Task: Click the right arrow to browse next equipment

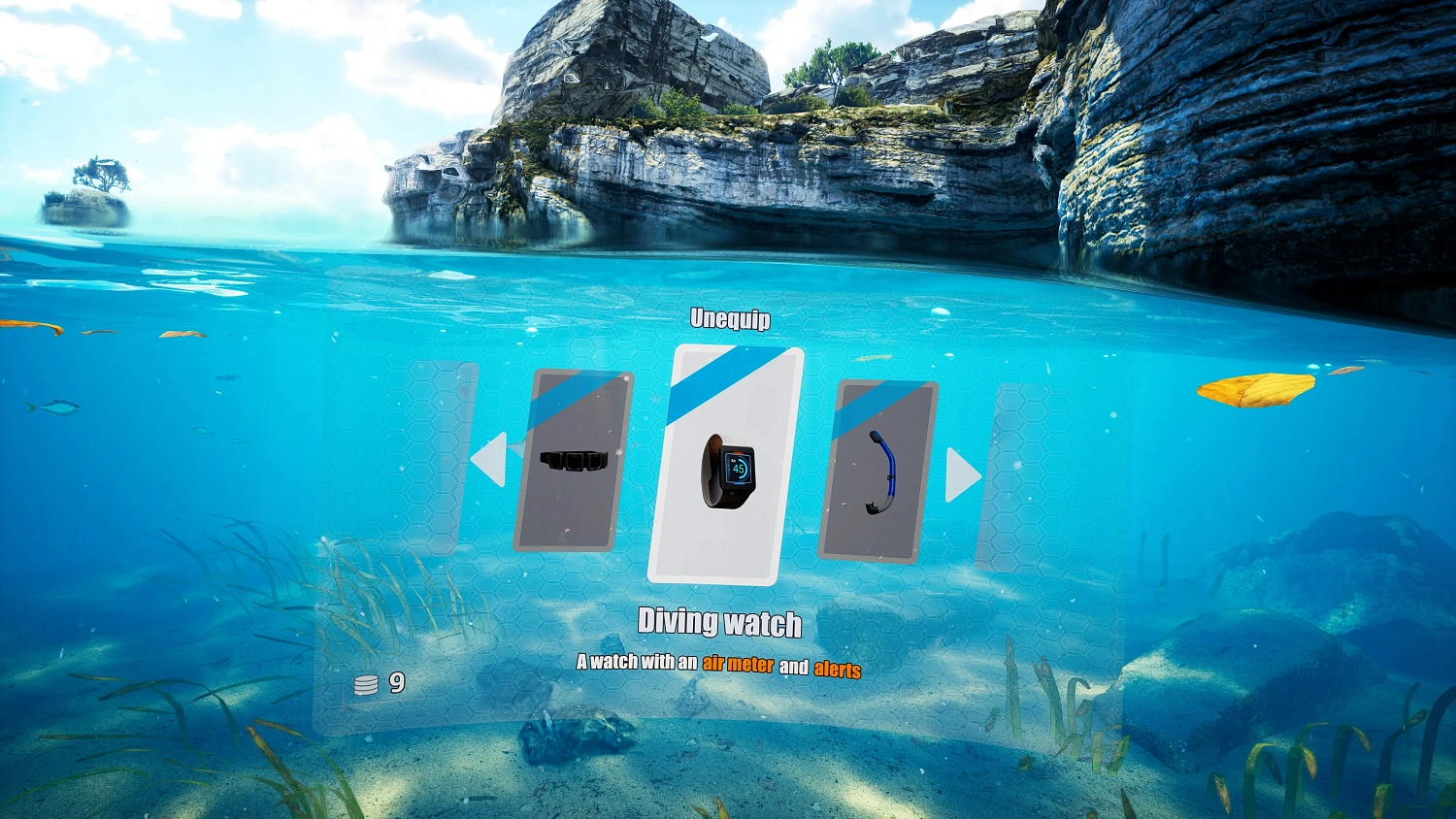Action: tap(962, 475)
